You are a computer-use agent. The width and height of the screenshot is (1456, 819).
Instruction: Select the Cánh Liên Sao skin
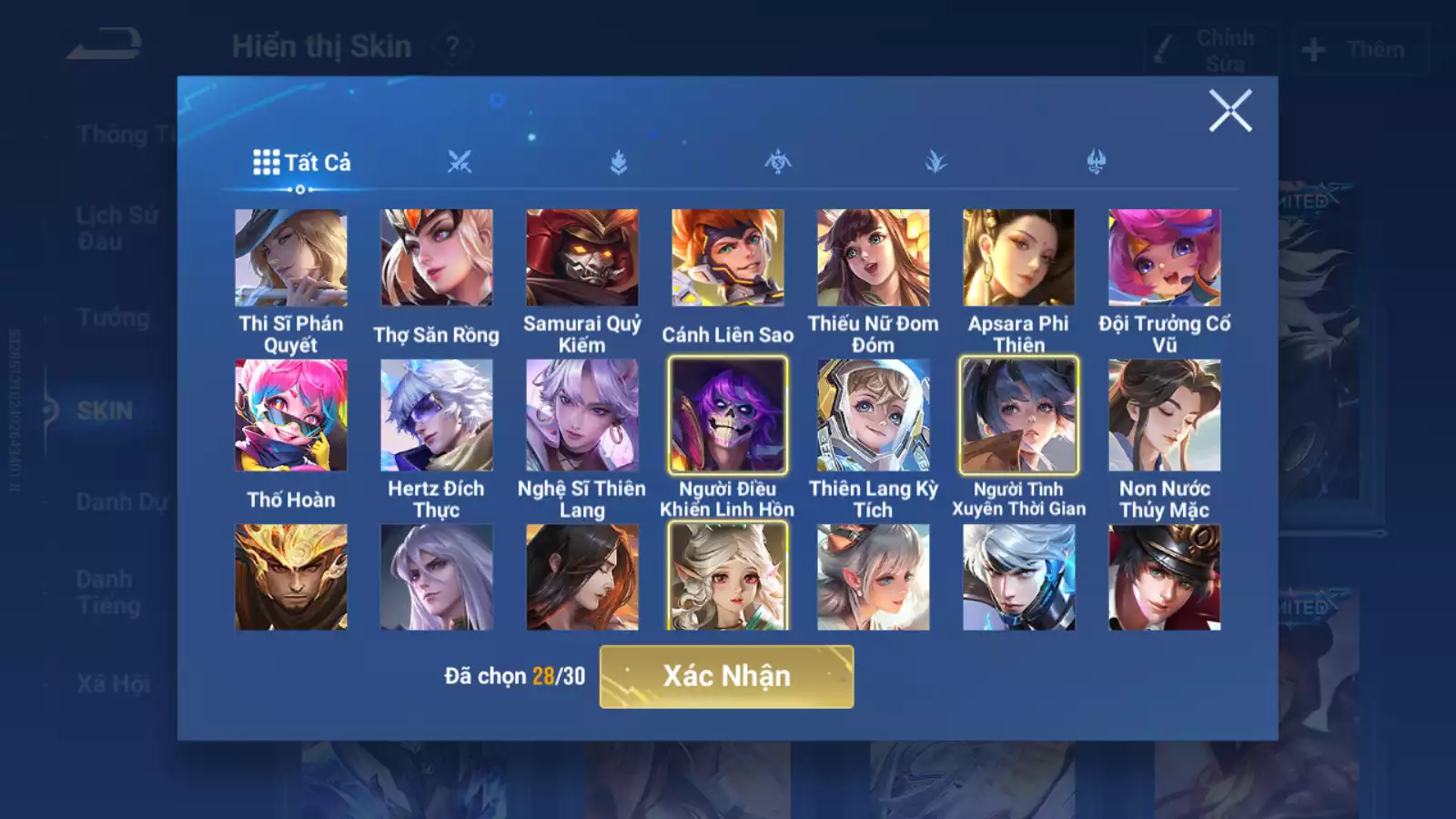click(728, 258)
